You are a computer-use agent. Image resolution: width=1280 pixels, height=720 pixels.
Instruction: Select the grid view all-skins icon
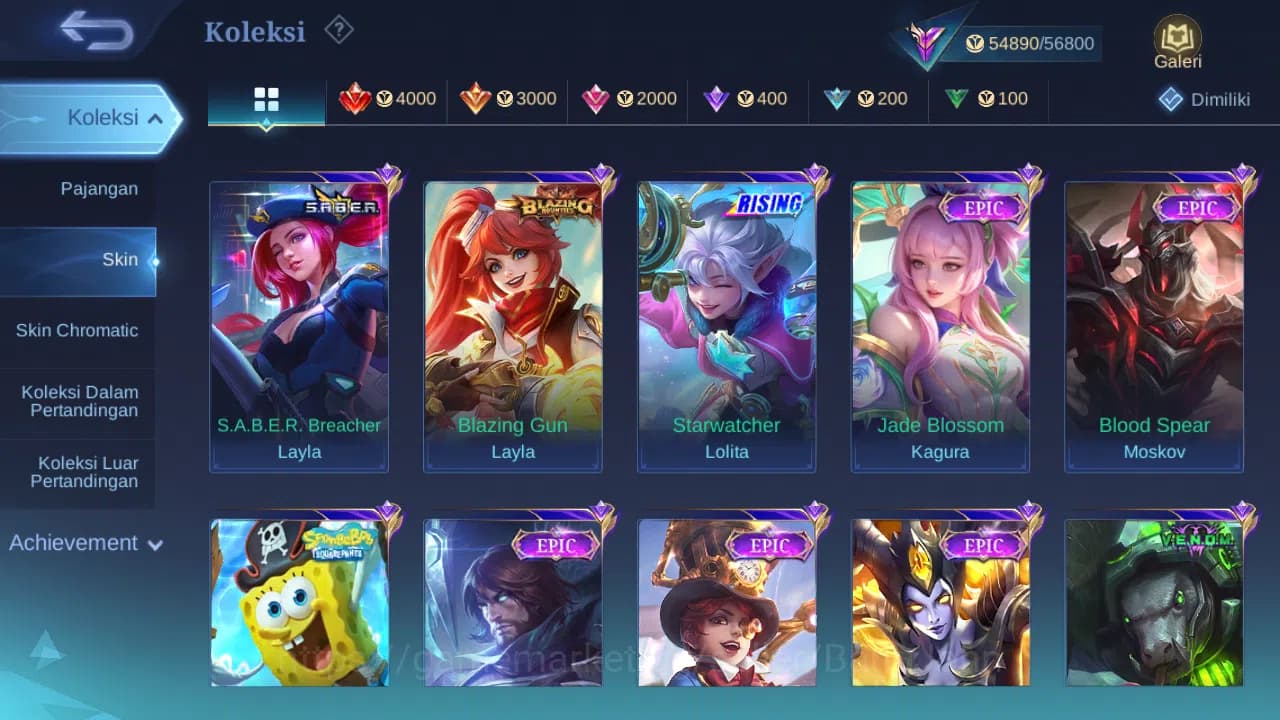pos(265,98)
